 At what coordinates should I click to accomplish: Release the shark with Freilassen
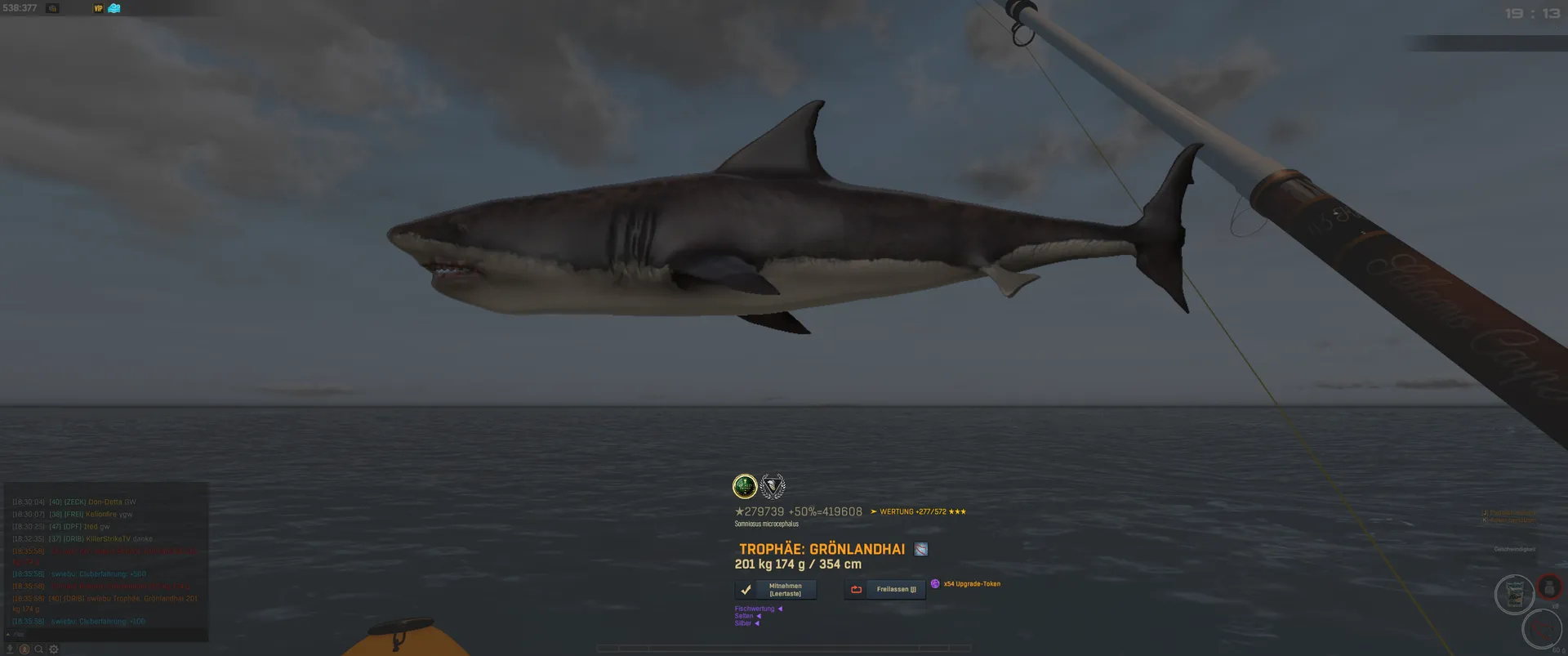[885, 590]
